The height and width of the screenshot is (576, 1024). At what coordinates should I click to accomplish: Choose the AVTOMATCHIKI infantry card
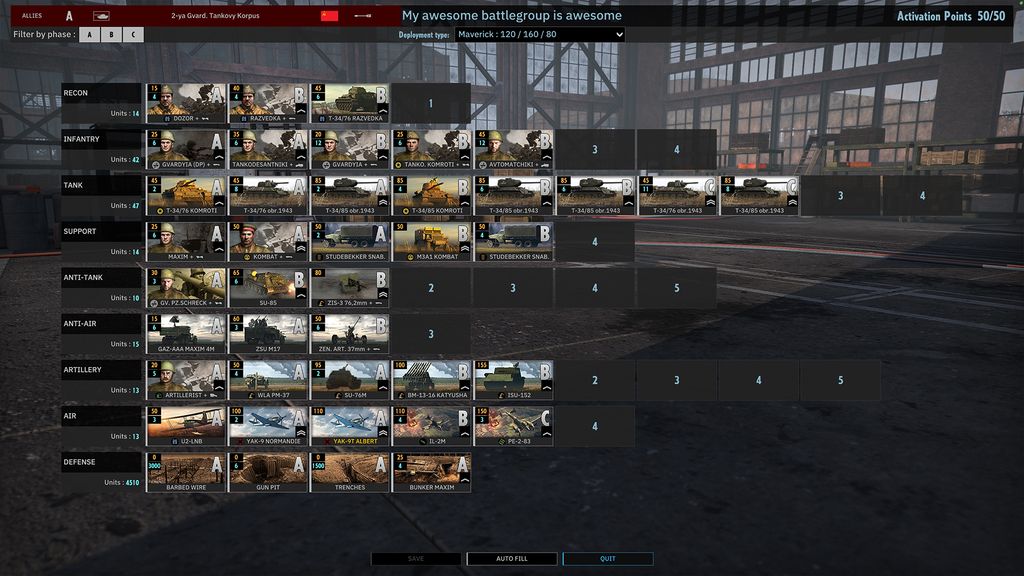click(x=513, y=149)
